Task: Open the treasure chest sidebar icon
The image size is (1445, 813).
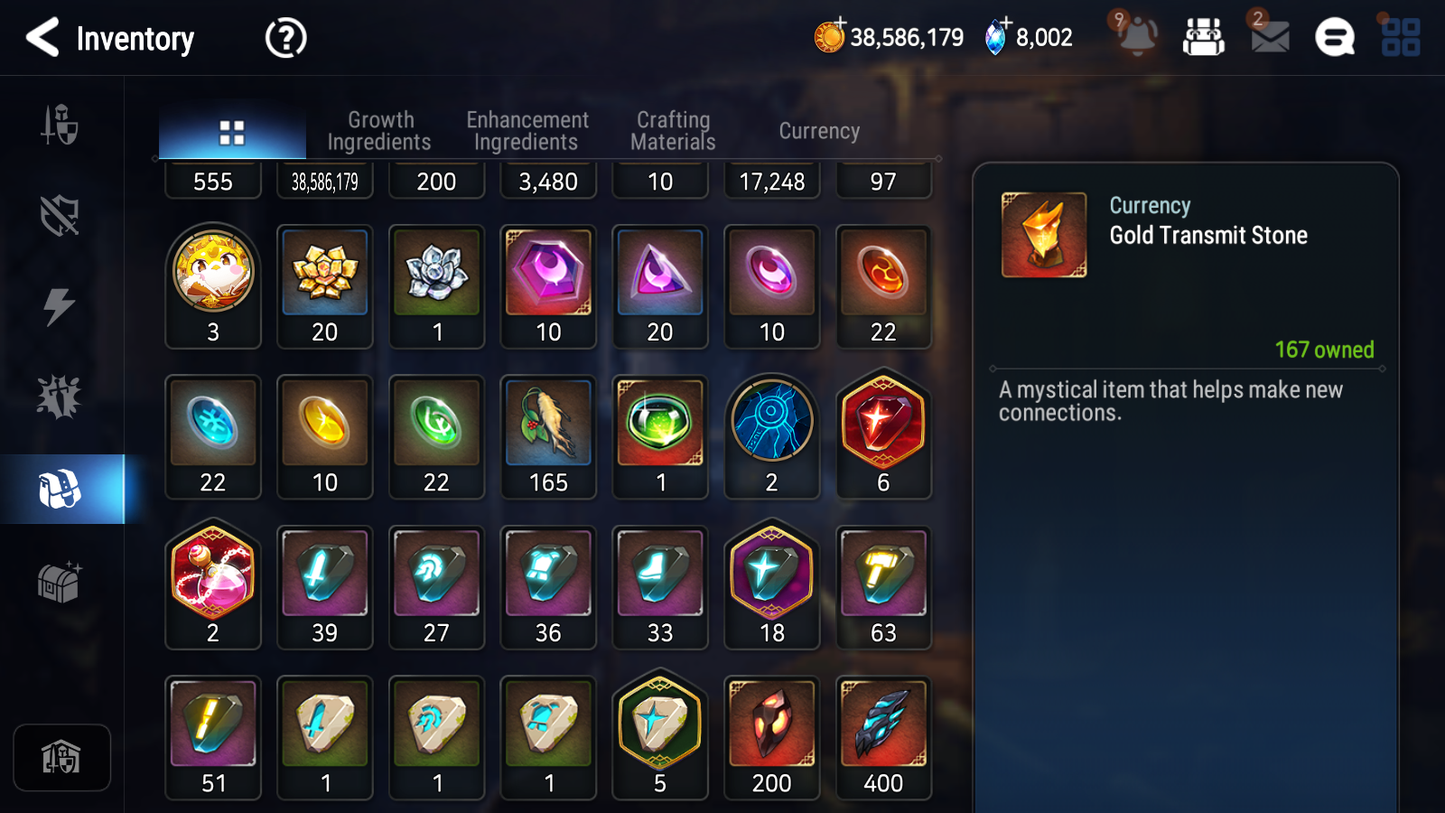Action: [x=62, y=578]
